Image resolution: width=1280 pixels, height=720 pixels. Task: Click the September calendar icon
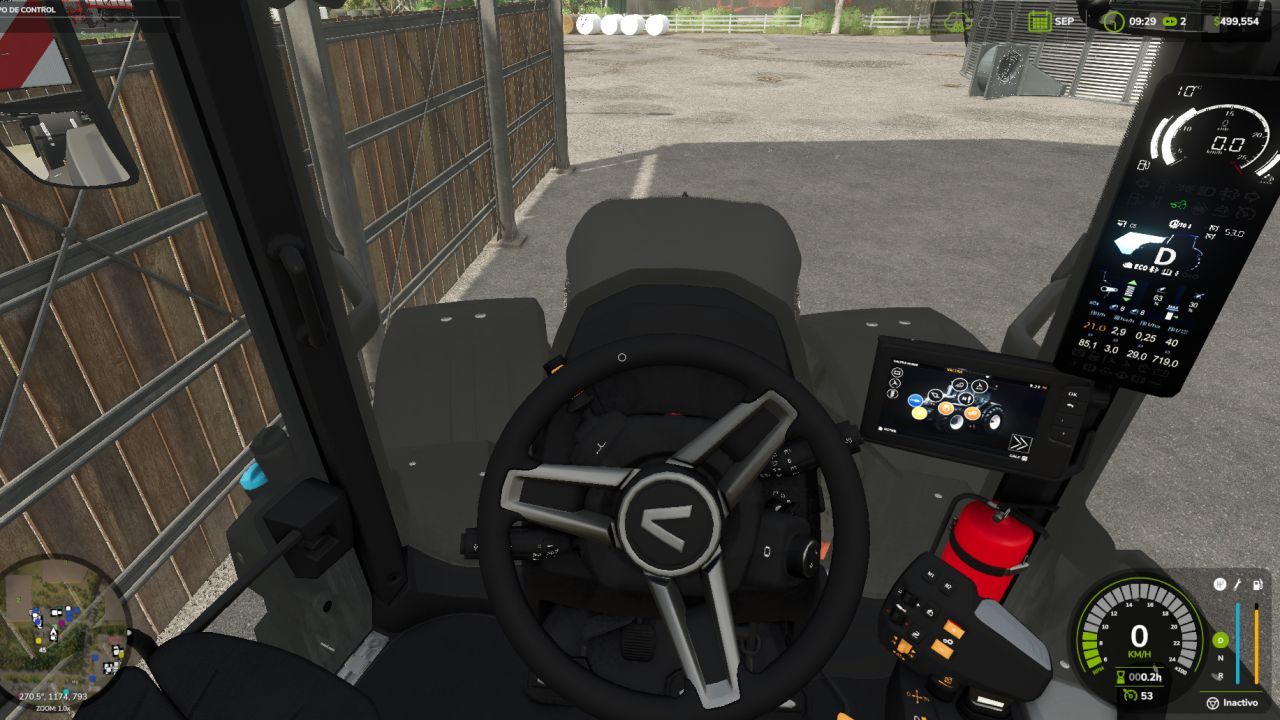point(1041,19)
